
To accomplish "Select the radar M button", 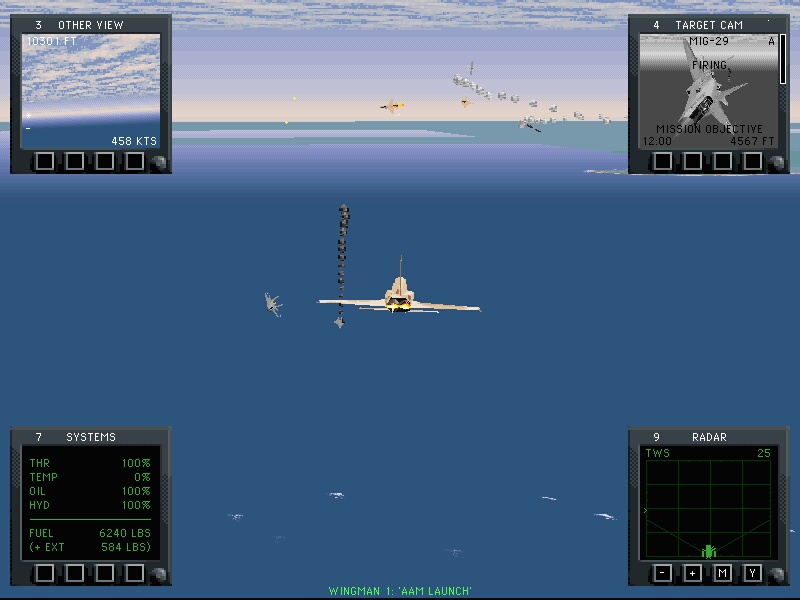I will coord(722,573).
